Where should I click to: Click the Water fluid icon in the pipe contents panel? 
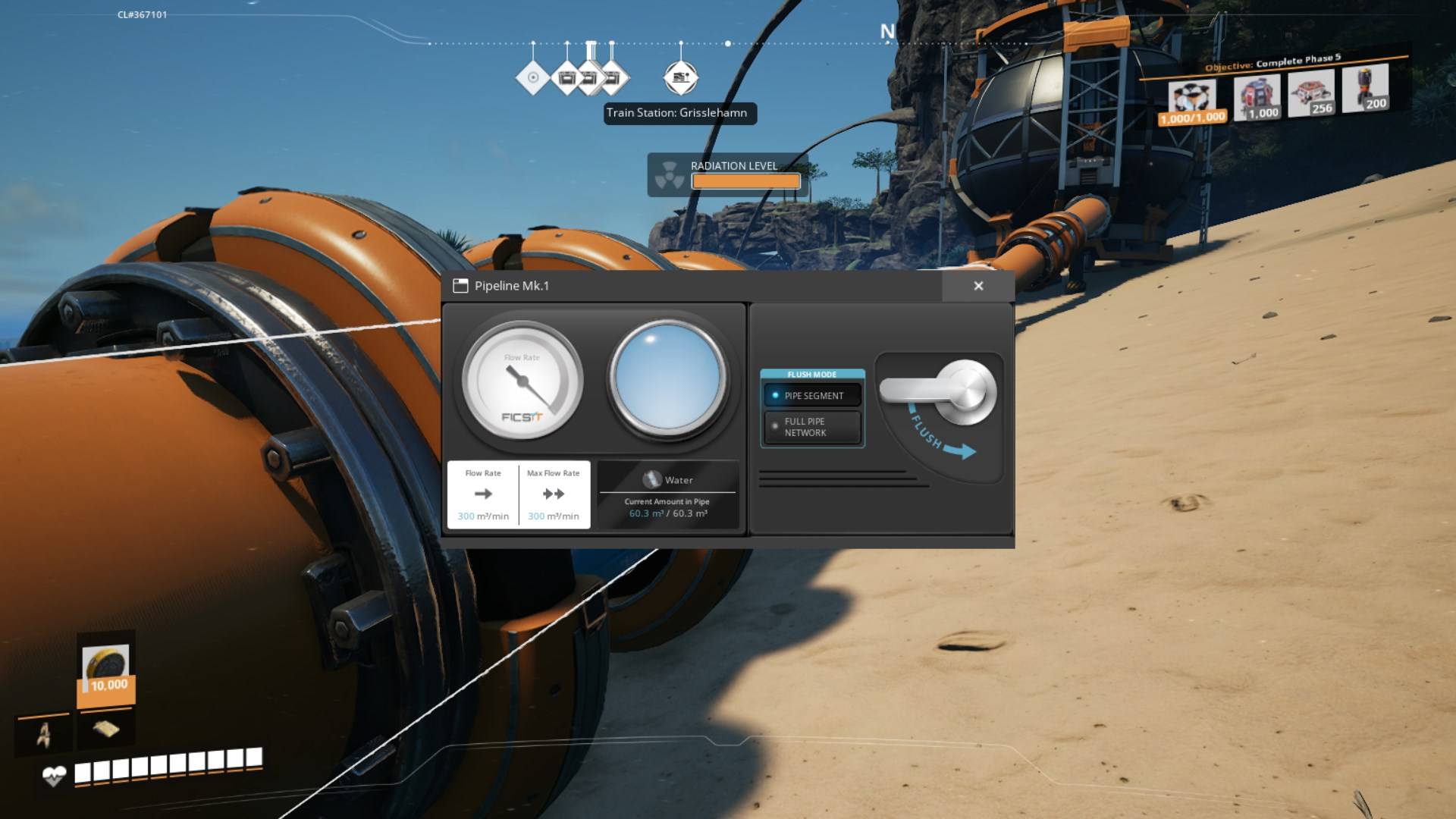[651, 479]
